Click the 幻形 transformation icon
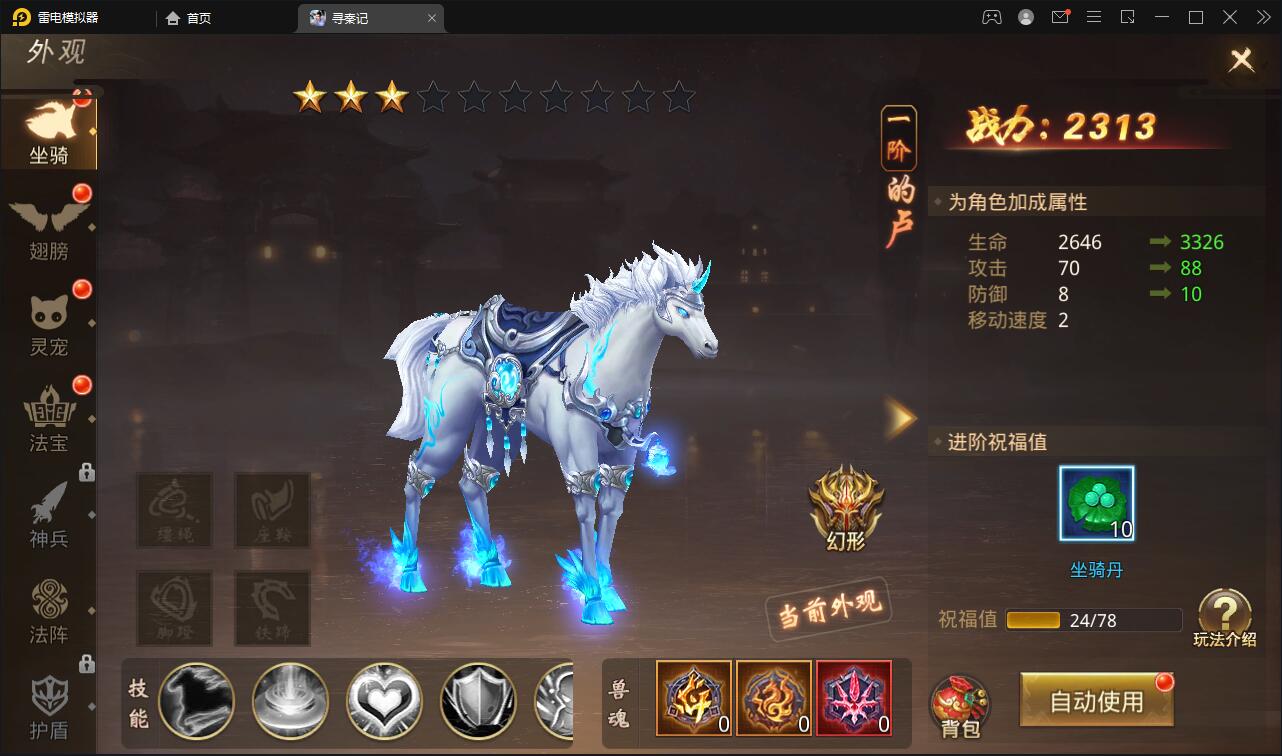Screen dimensions: 1282x756 pyautogui.click(x=846, y=510)
